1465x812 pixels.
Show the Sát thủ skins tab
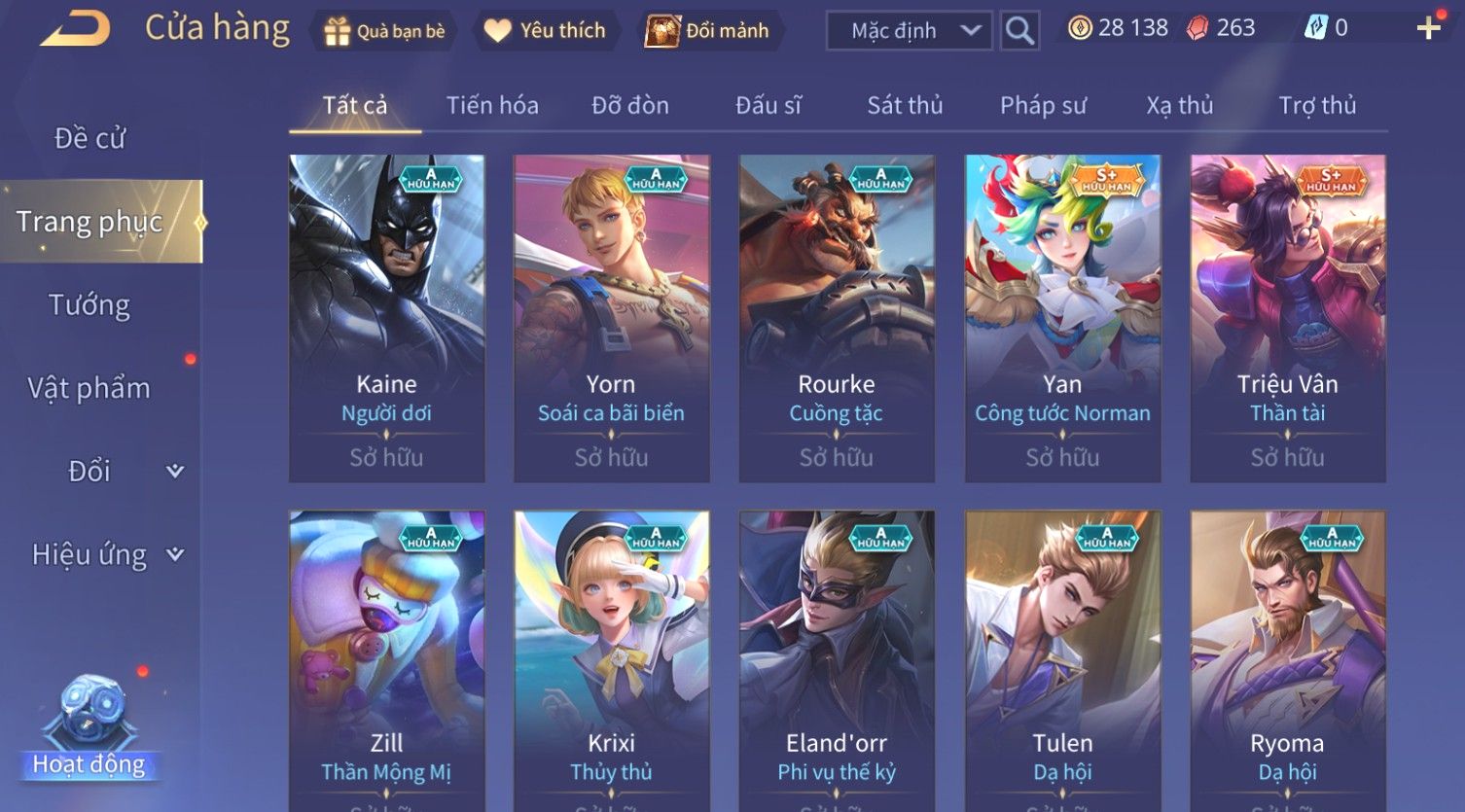[x=905, y=105]
